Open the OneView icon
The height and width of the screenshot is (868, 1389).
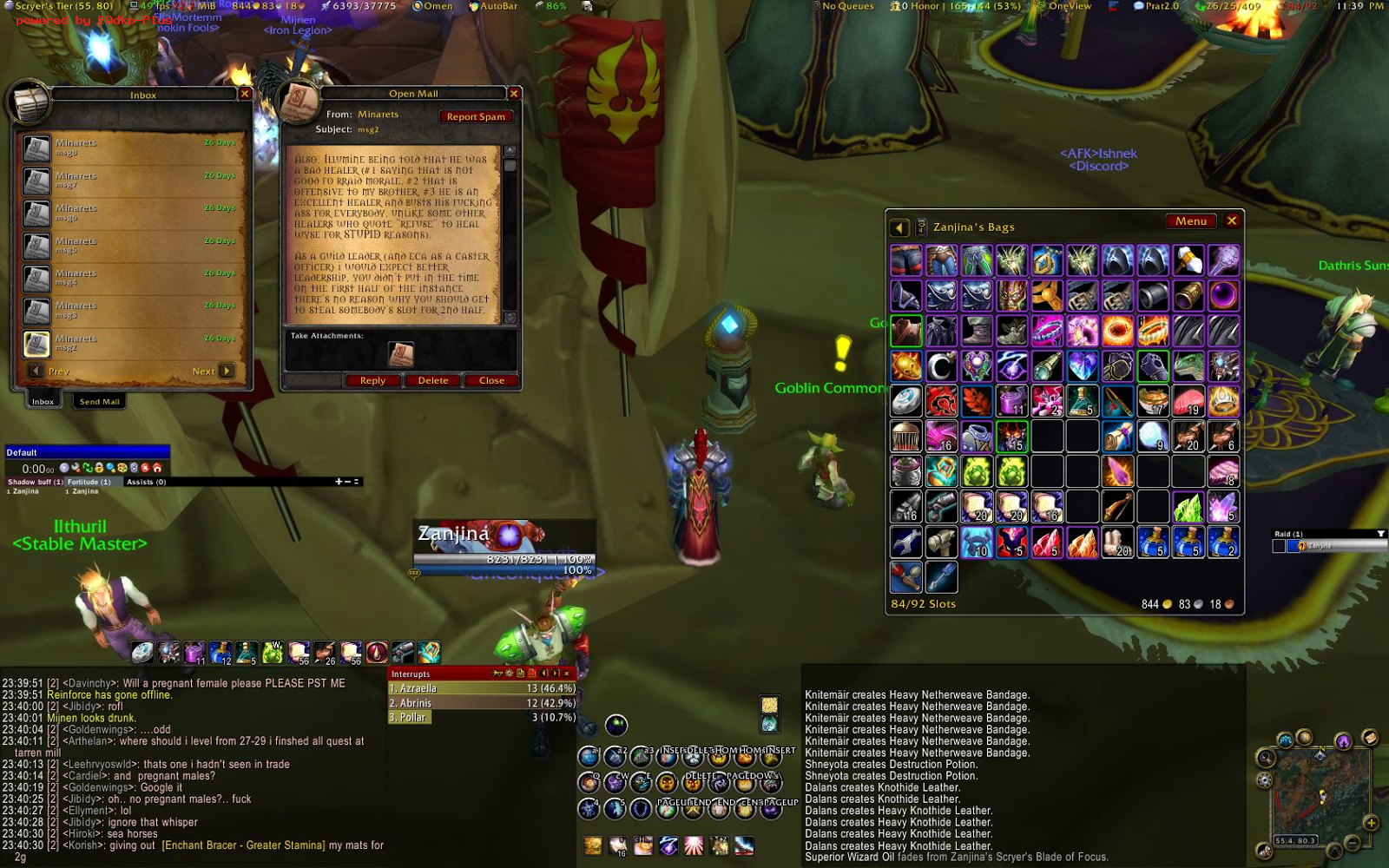(1040, 6)
